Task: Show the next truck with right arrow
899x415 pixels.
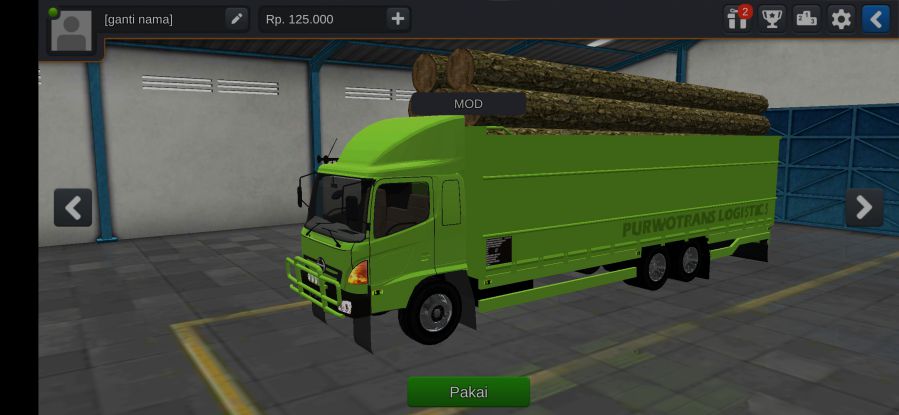Action: [864, 208]
